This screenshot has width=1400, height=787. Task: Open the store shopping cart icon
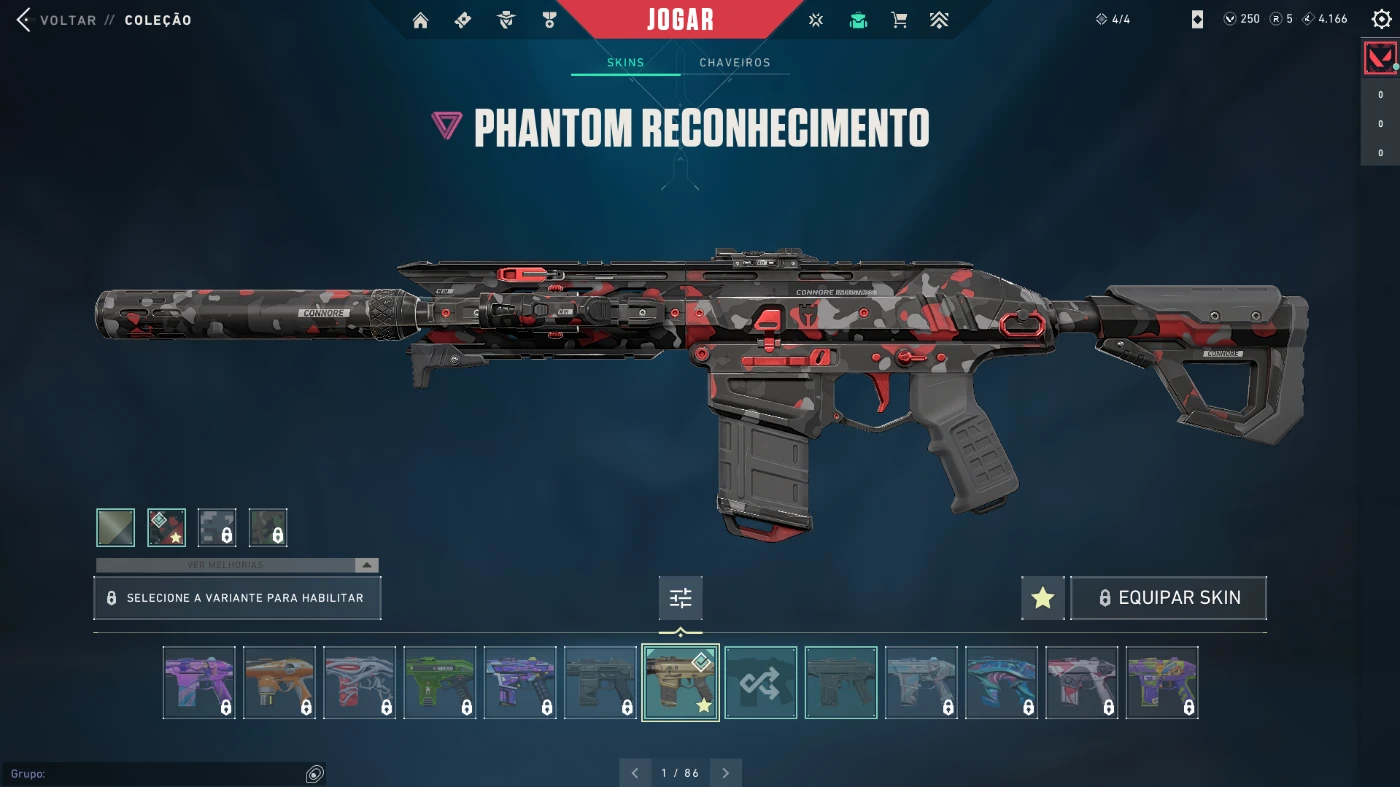(899, 20)
